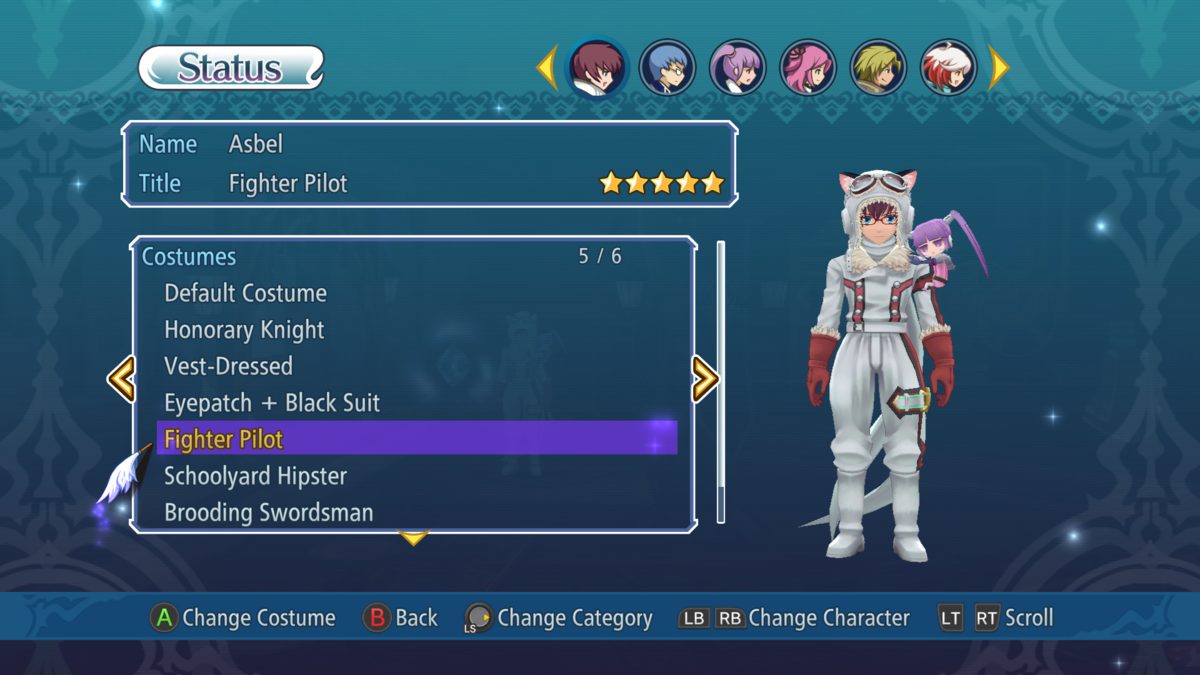This screenshot has width=1200, height=675.
Task: Switch to the pink-haired character portrait
Action: click(807, 68)
